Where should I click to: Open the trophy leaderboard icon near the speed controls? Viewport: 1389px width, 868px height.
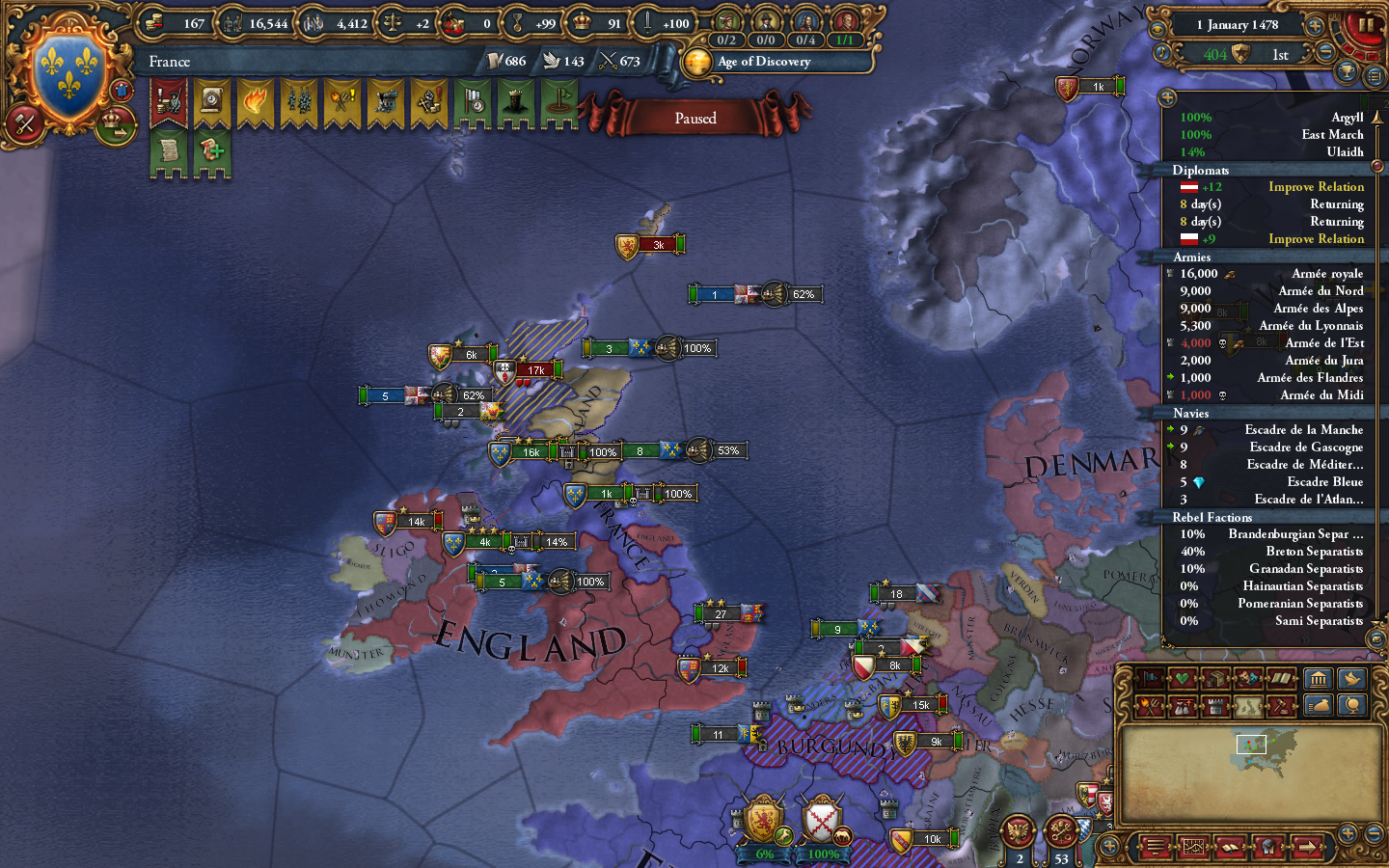coord(1345,72)
